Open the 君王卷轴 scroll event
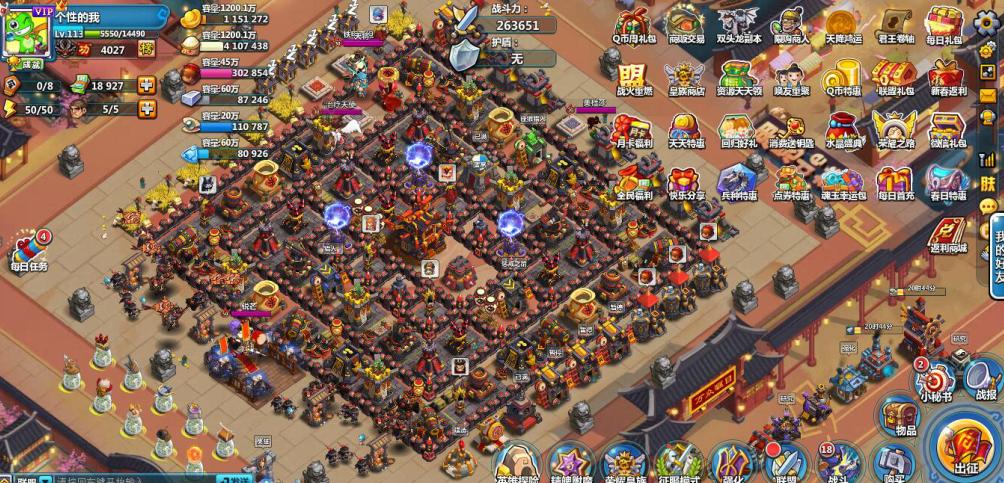The width and height of the screenshot is (1004, 483). pos(891,25)
